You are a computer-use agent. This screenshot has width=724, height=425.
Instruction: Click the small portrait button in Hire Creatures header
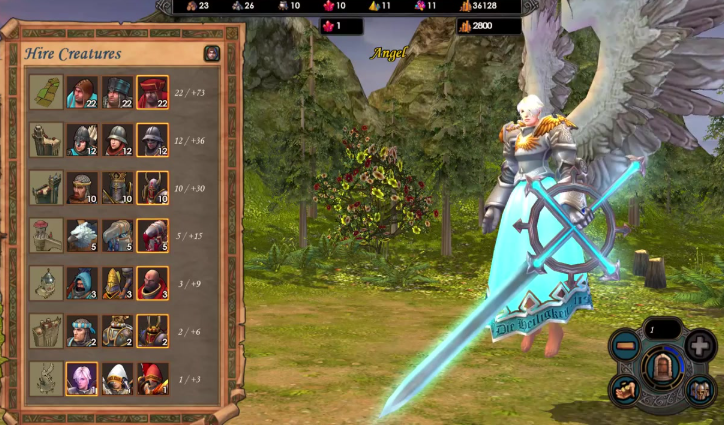[212, 54]
